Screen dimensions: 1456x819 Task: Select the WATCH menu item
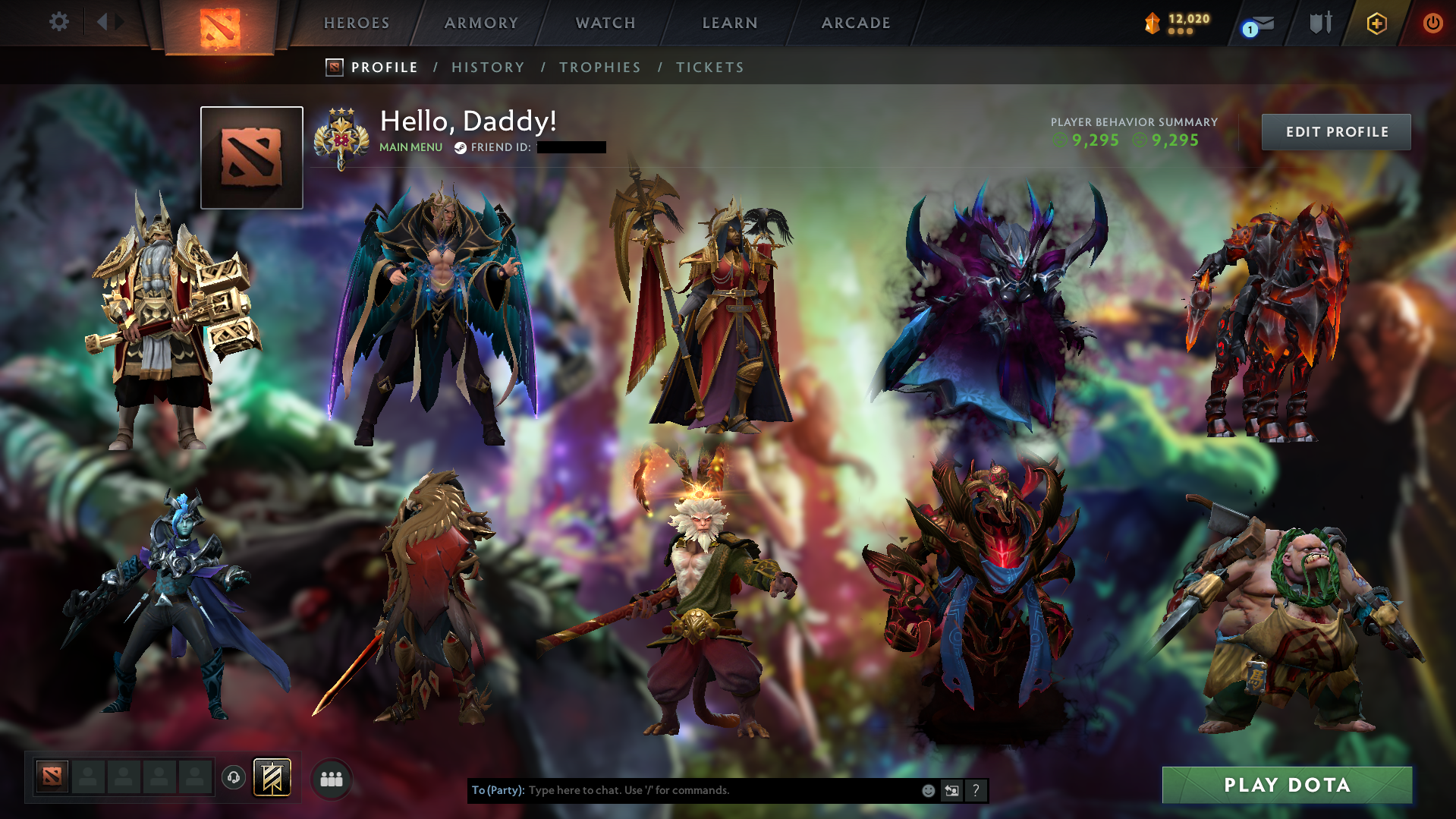(x=605, y=22)
